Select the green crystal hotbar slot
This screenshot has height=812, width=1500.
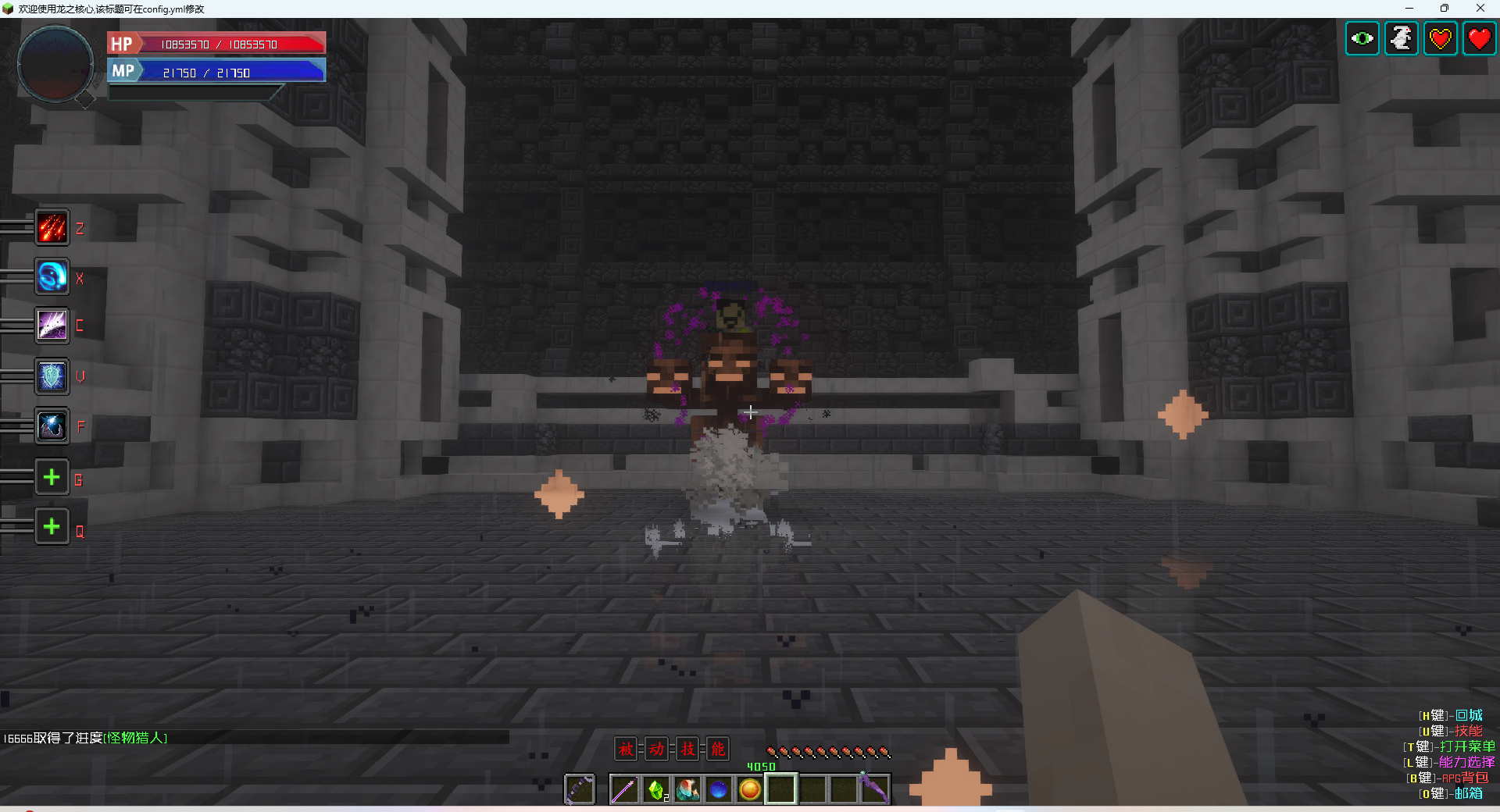(x=656, y=790)
